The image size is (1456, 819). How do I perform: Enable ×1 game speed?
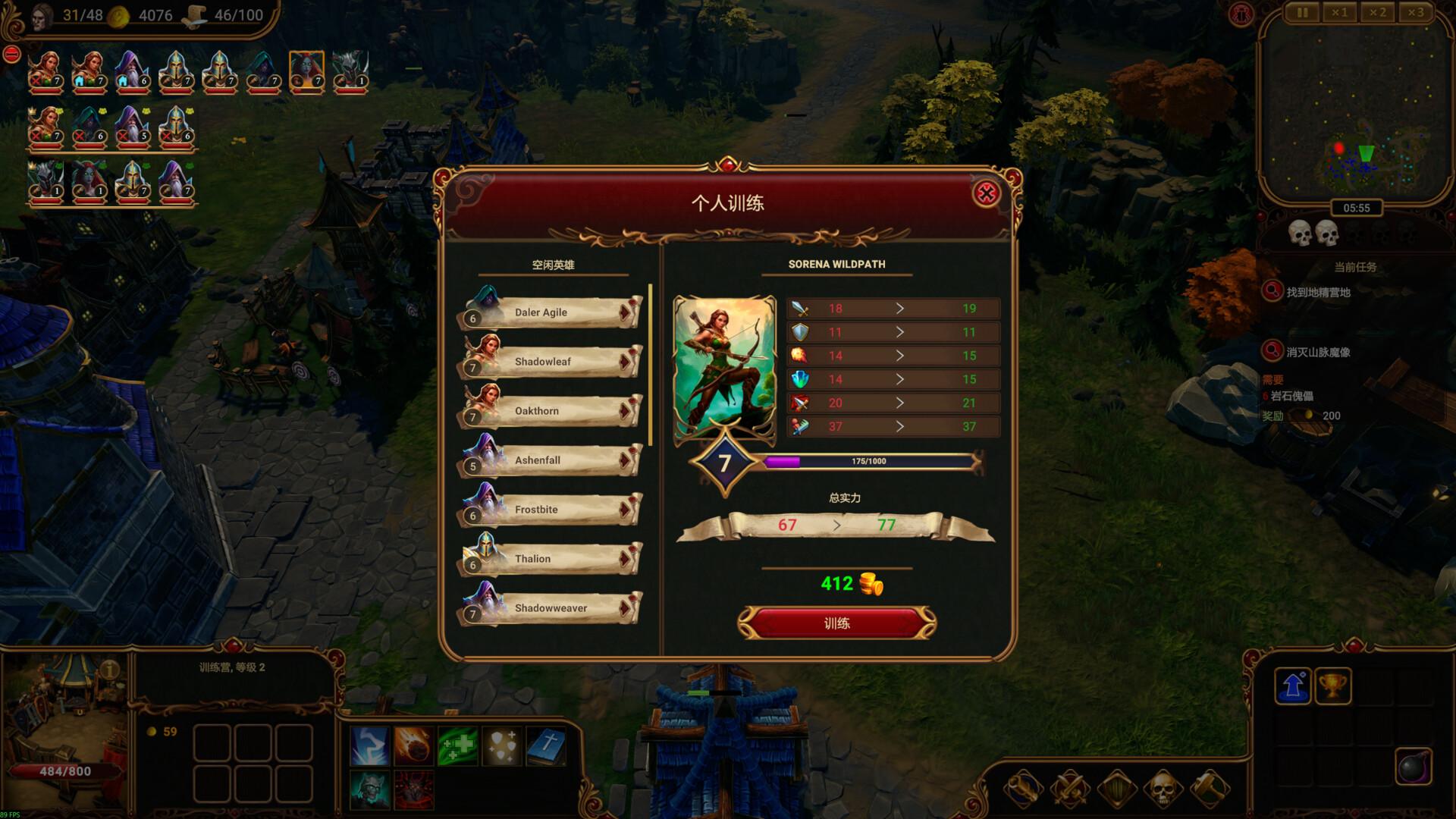(x=1340, y=12)
